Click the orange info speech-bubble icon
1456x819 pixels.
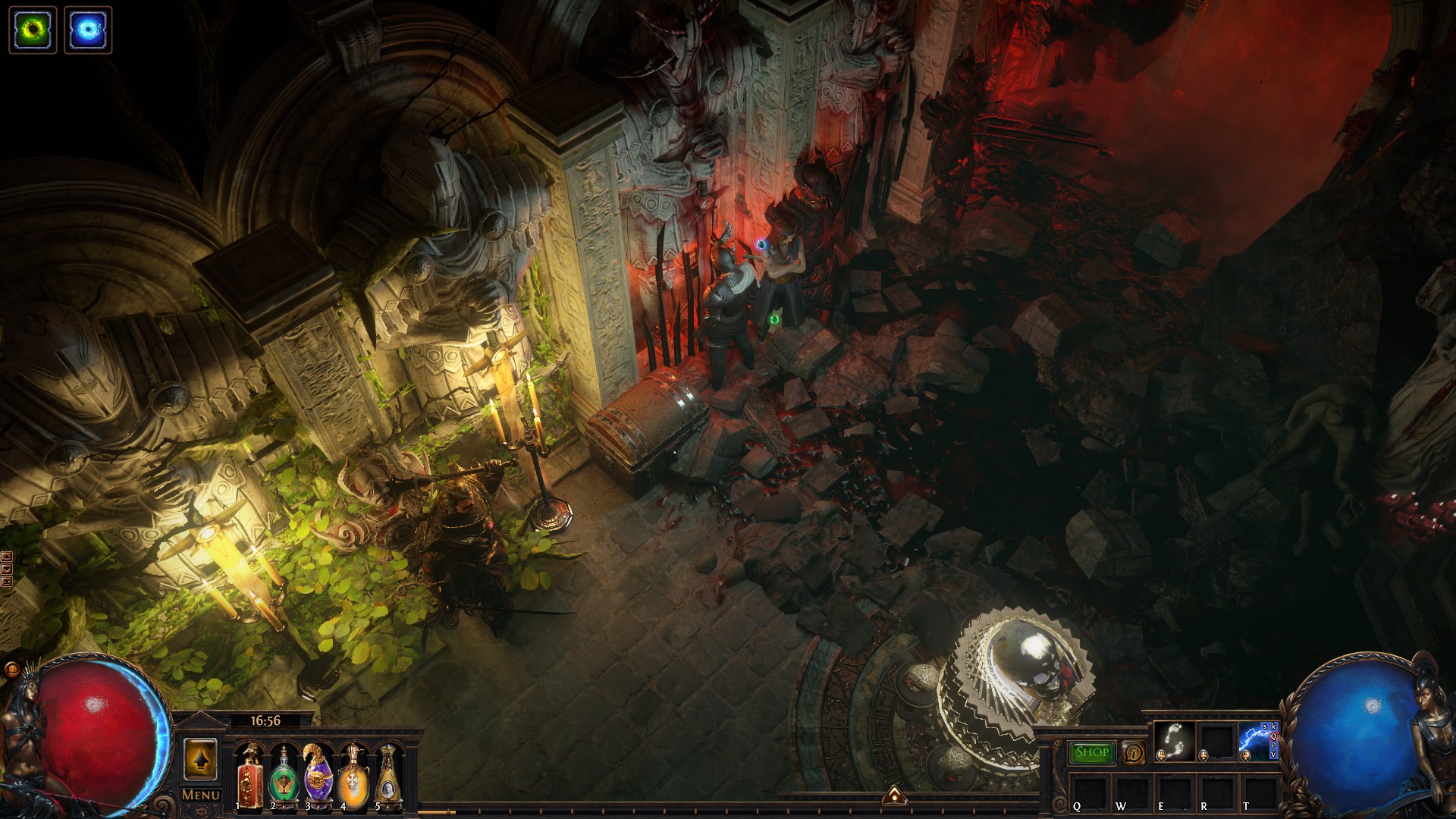tap(1134, 753)
